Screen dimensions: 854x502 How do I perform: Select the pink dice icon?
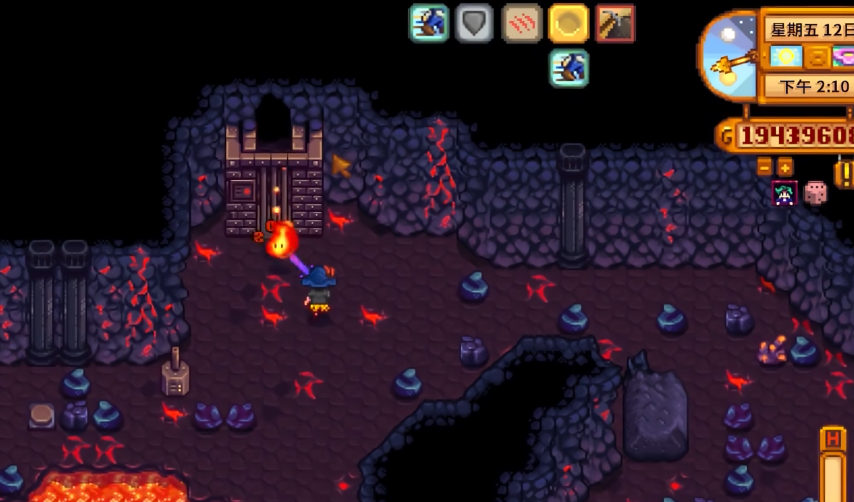coord(816,193)
